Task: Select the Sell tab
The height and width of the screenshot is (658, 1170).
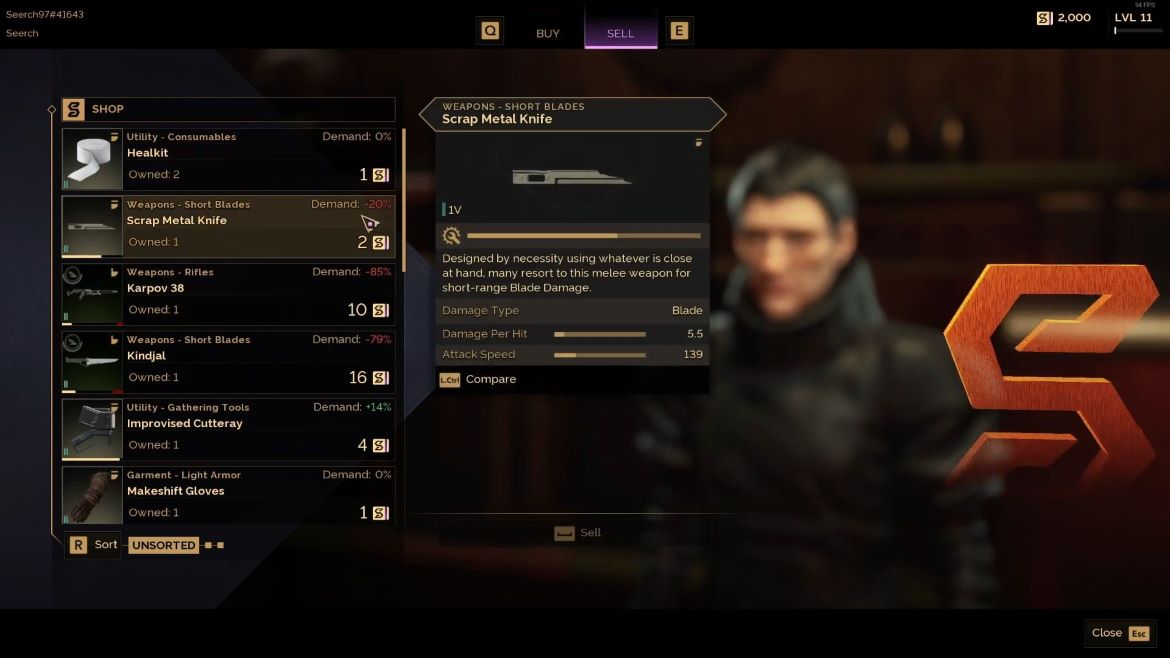Action: coord(620,33)
